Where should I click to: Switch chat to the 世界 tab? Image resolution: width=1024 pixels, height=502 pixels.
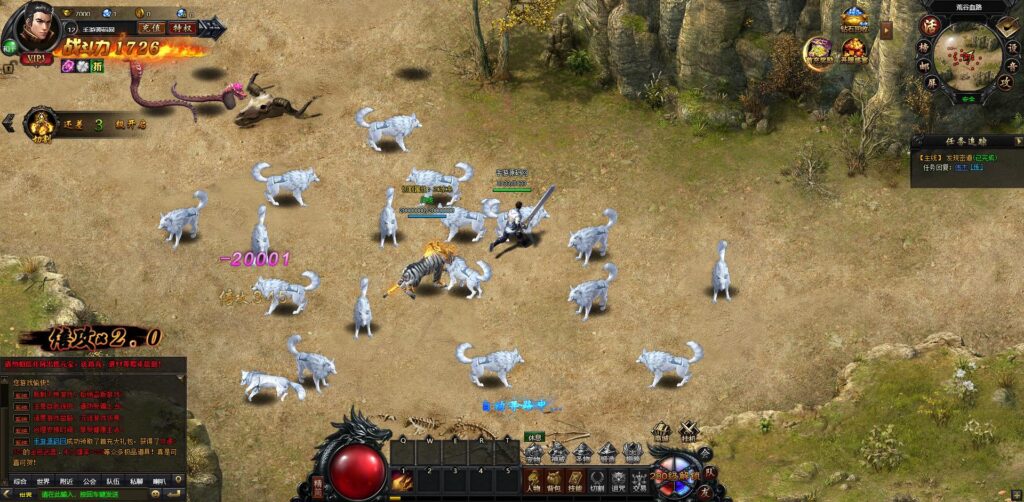(x=43, y=481)
